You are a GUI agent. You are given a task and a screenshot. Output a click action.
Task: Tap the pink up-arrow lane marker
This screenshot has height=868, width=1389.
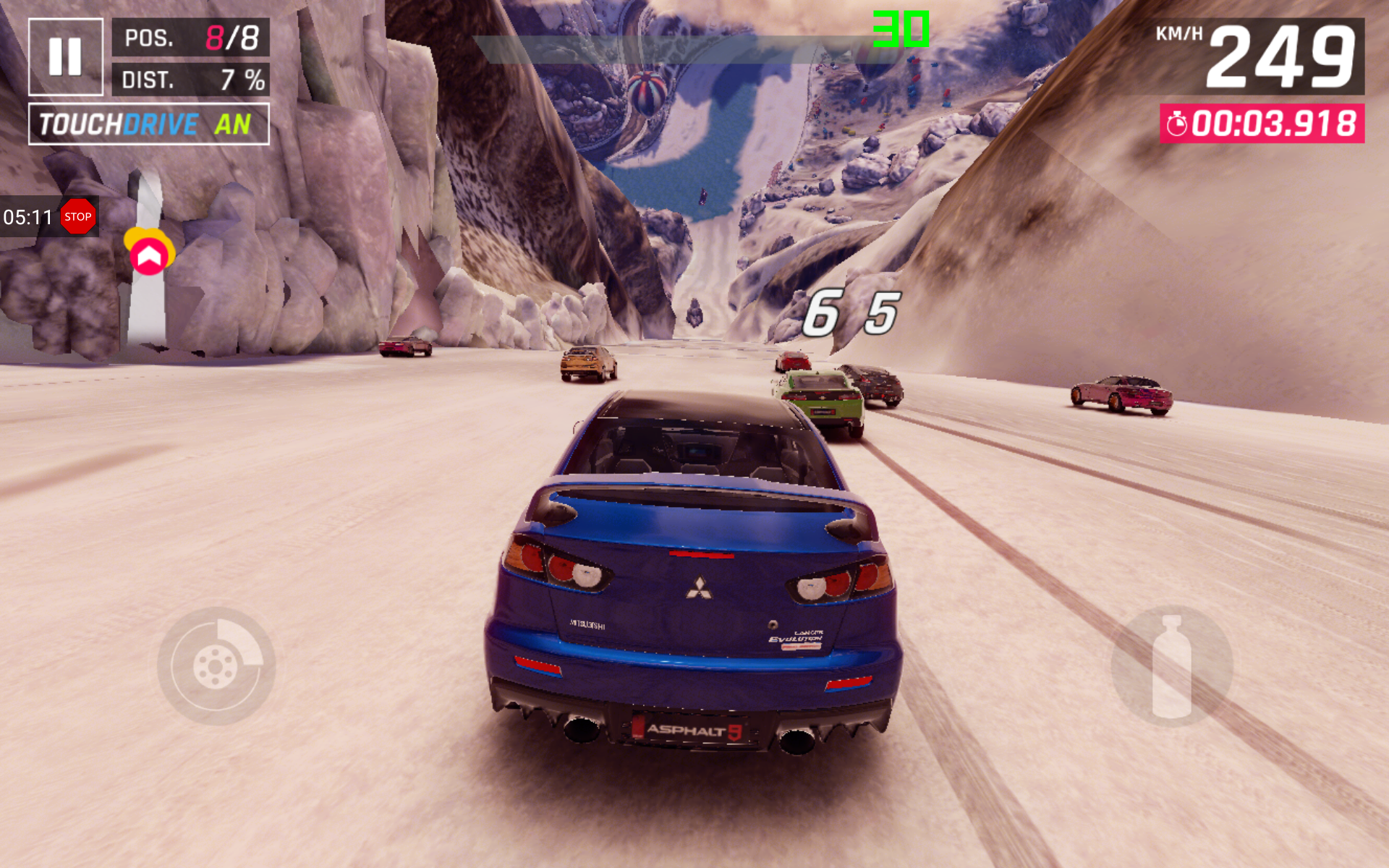coord(149,255)
